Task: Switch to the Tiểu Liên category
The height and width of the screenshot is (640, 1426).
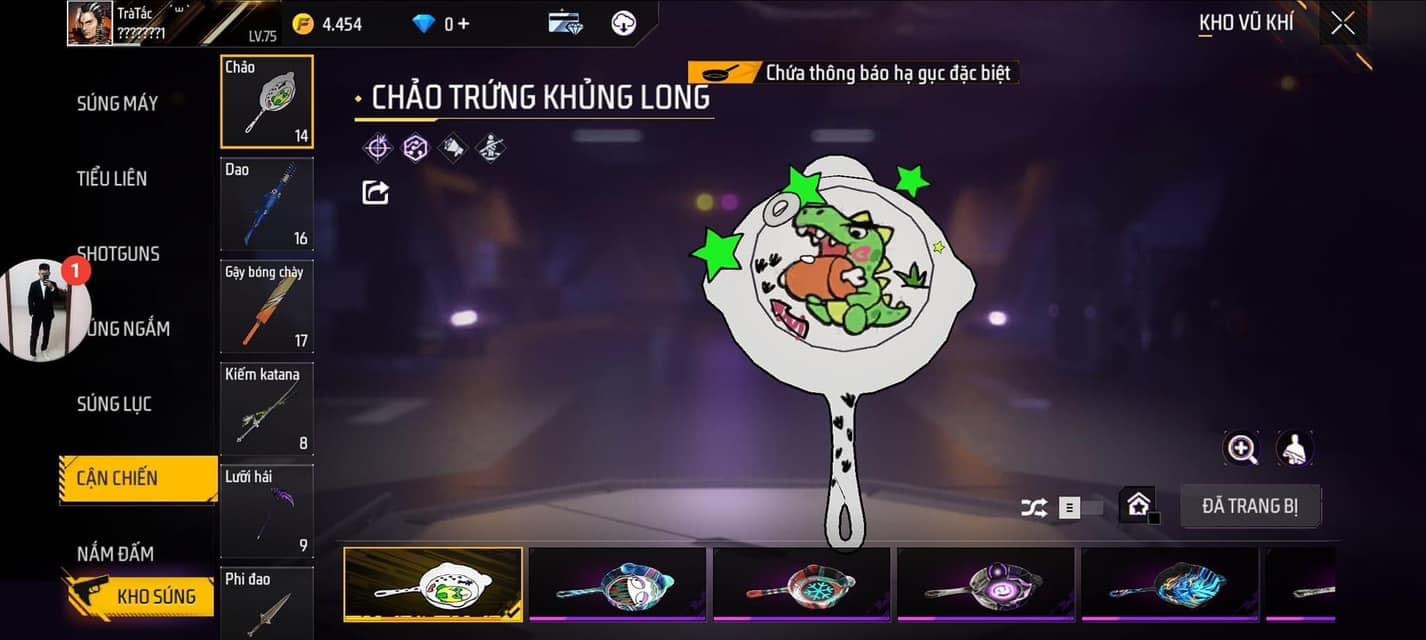Action: 112,178
